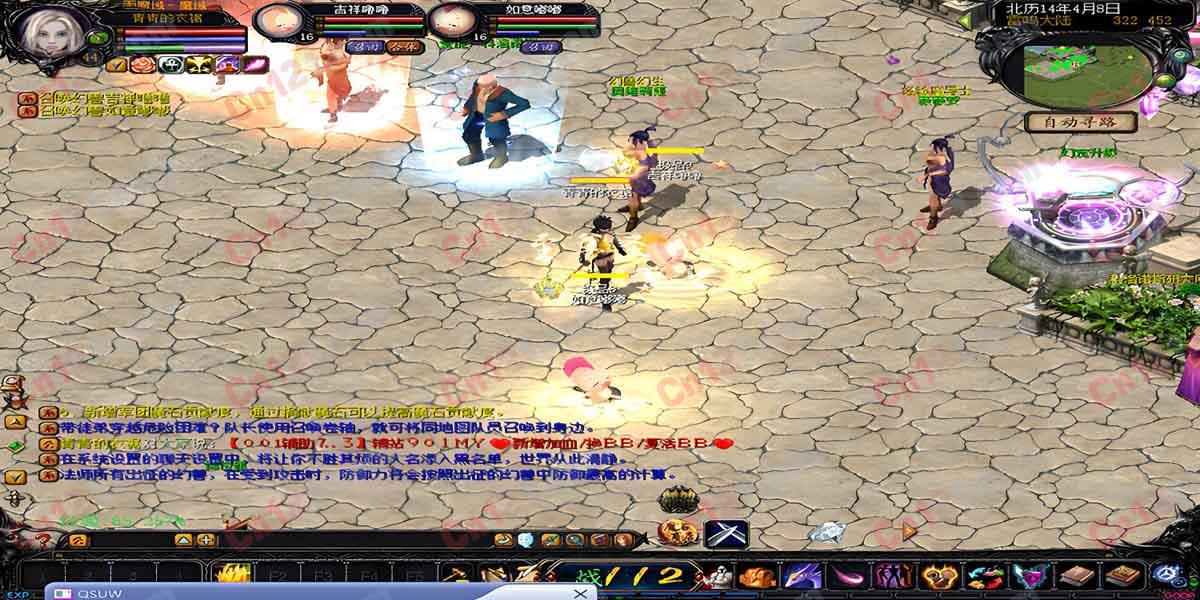1200x600 pixels.
Task: Click the pink slash buff icon
Action: (254, 64)
